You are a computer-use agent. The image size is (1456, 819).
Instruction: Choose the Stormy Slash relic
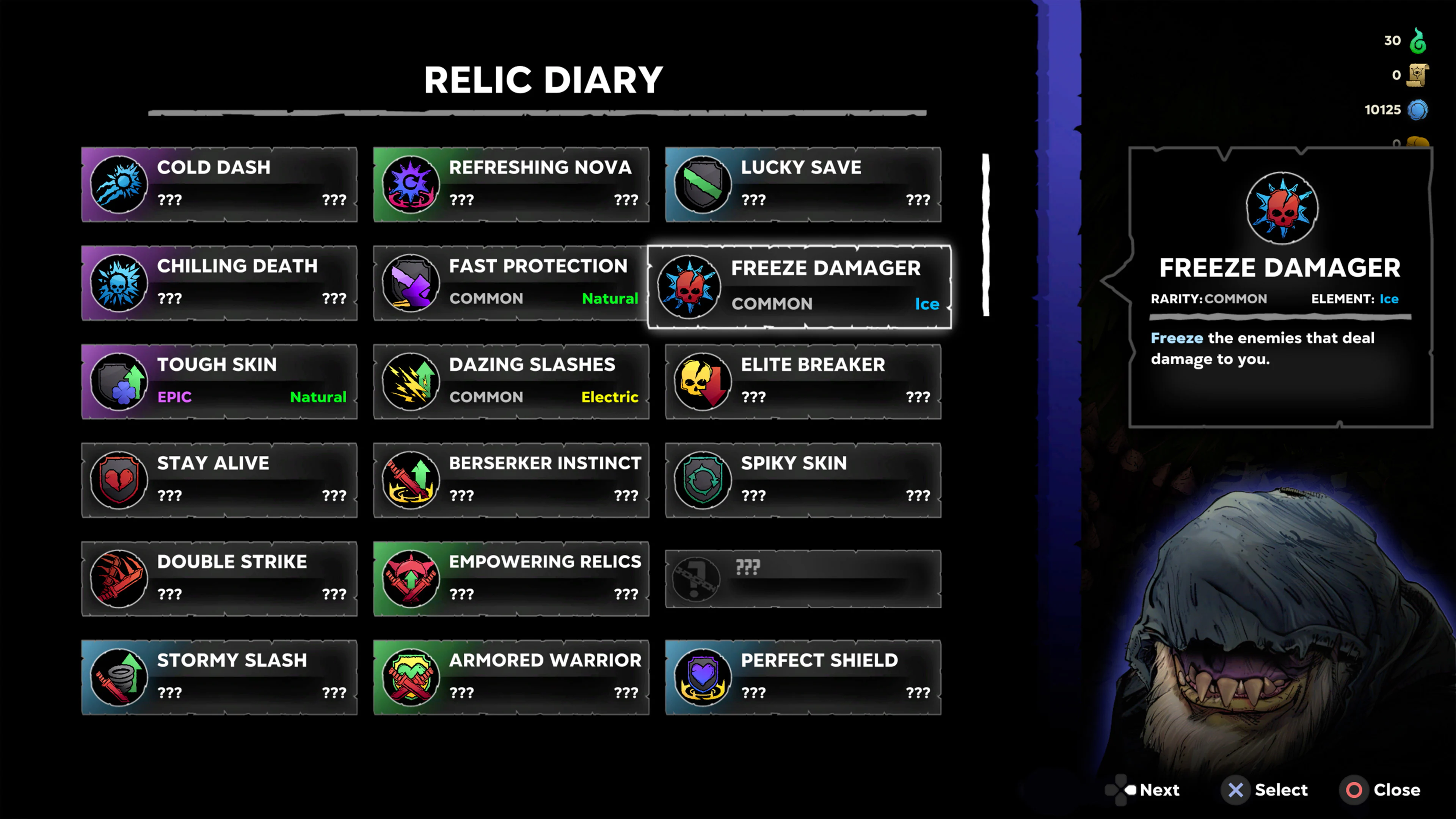pos(219,677)
